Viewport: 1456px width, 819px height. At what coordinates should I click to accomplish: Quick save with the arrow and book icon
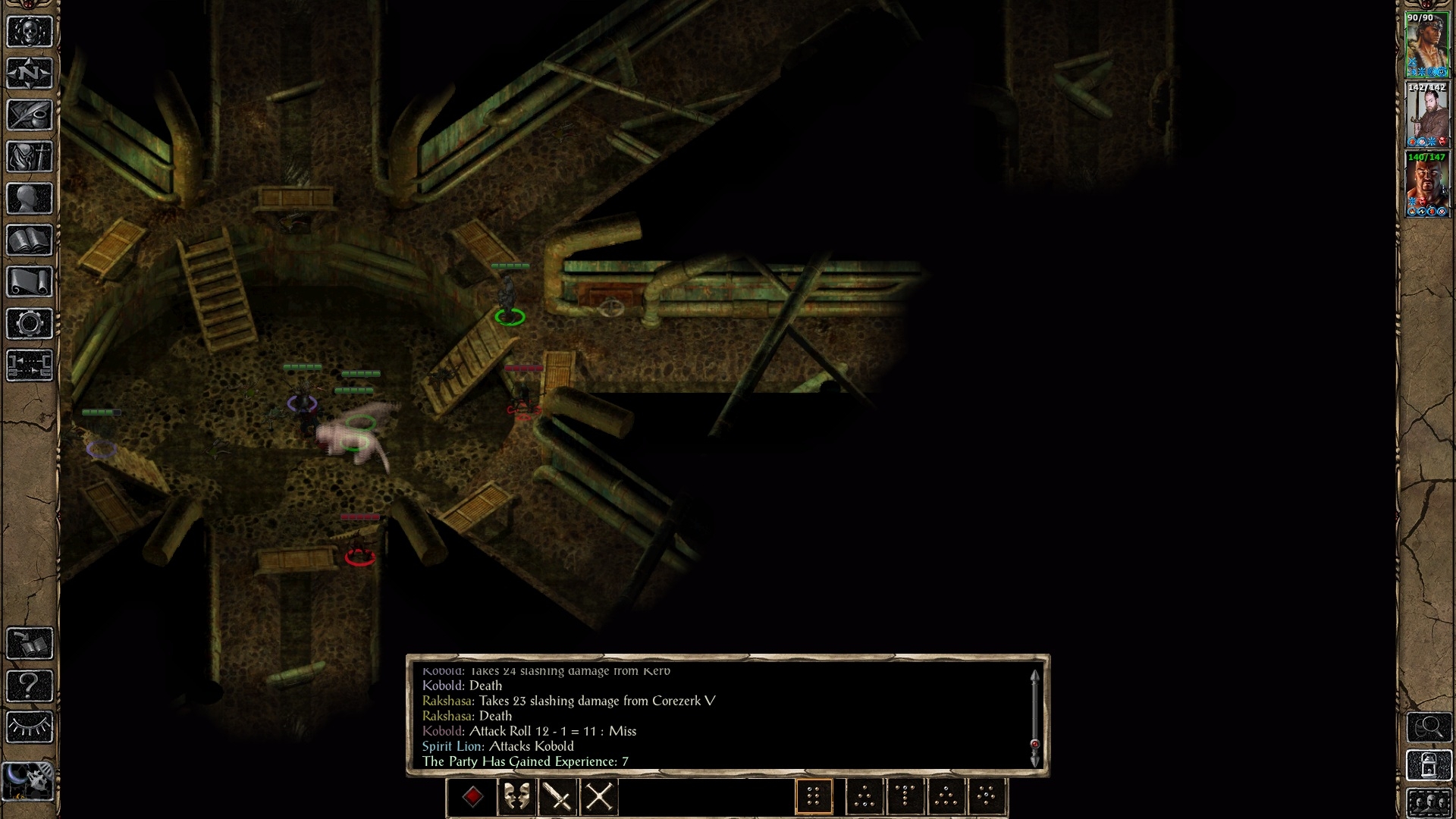[30, 643]
